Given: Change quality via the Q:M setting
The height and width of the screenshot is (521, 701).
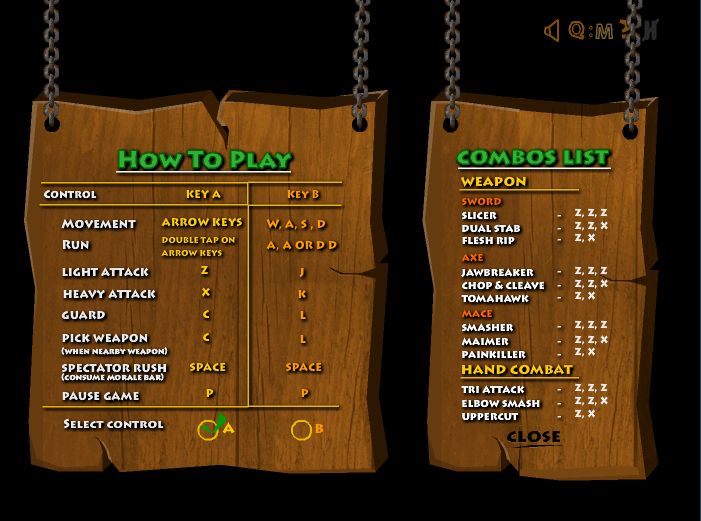Looking at the screenshot, I should (x=590, y=31).
